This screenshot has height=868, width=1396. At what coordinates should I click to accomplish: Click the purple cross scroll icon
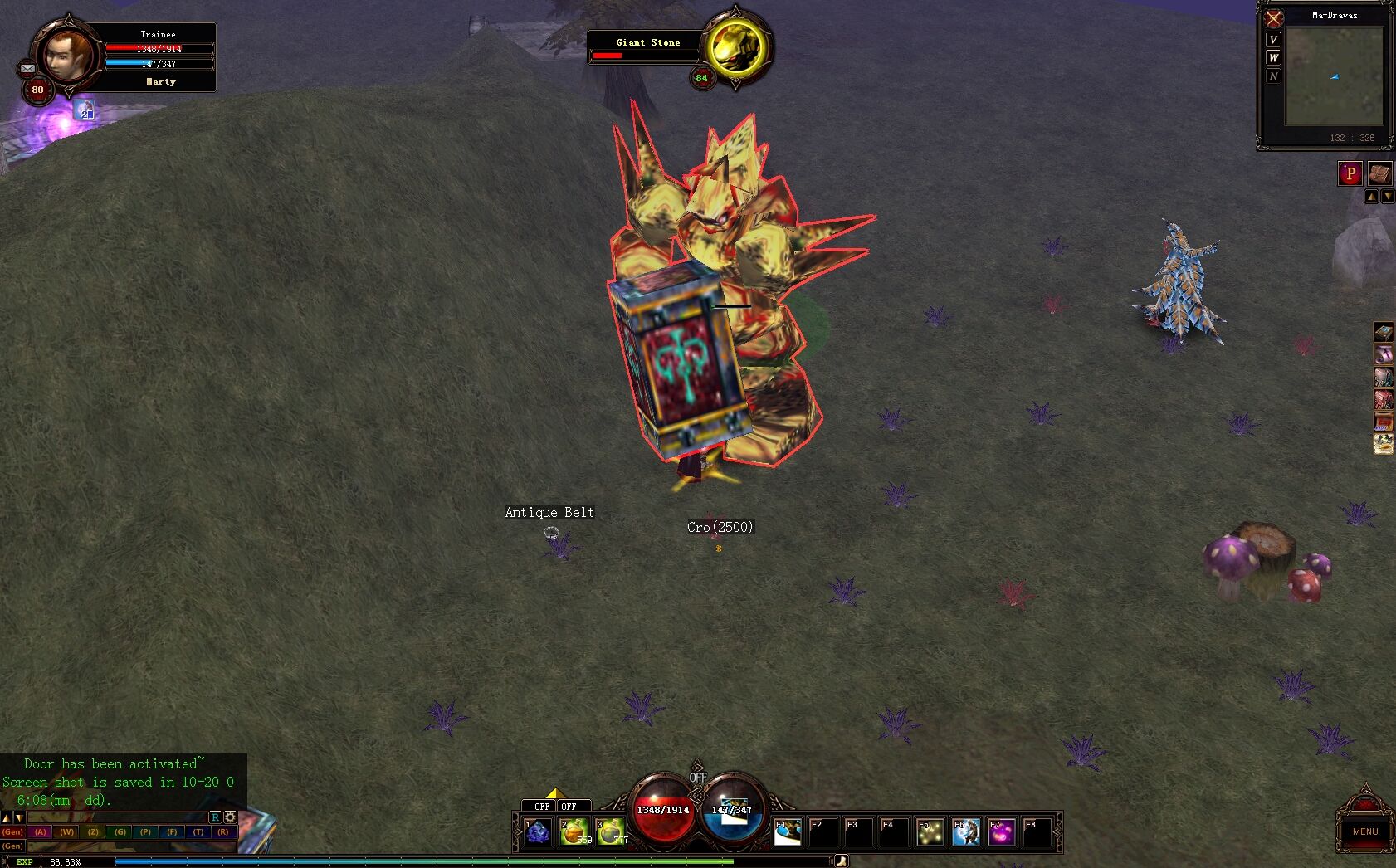click(x=1384, y=354)
